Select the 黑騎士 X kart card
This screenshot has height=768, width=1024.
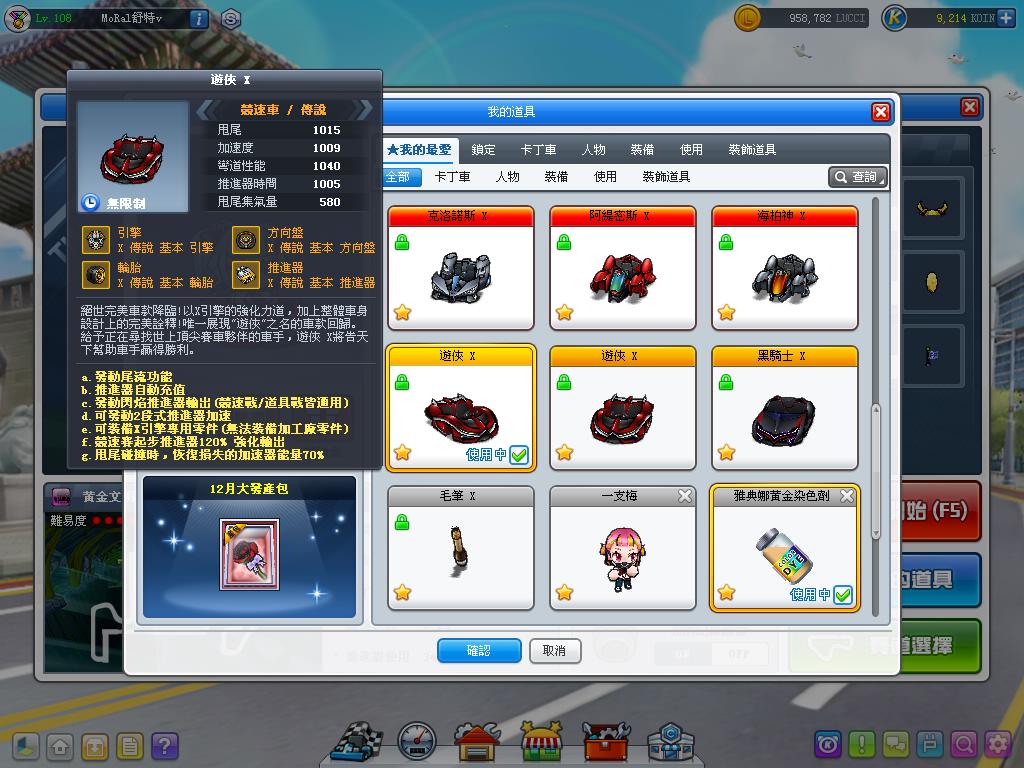pos(785,408)
